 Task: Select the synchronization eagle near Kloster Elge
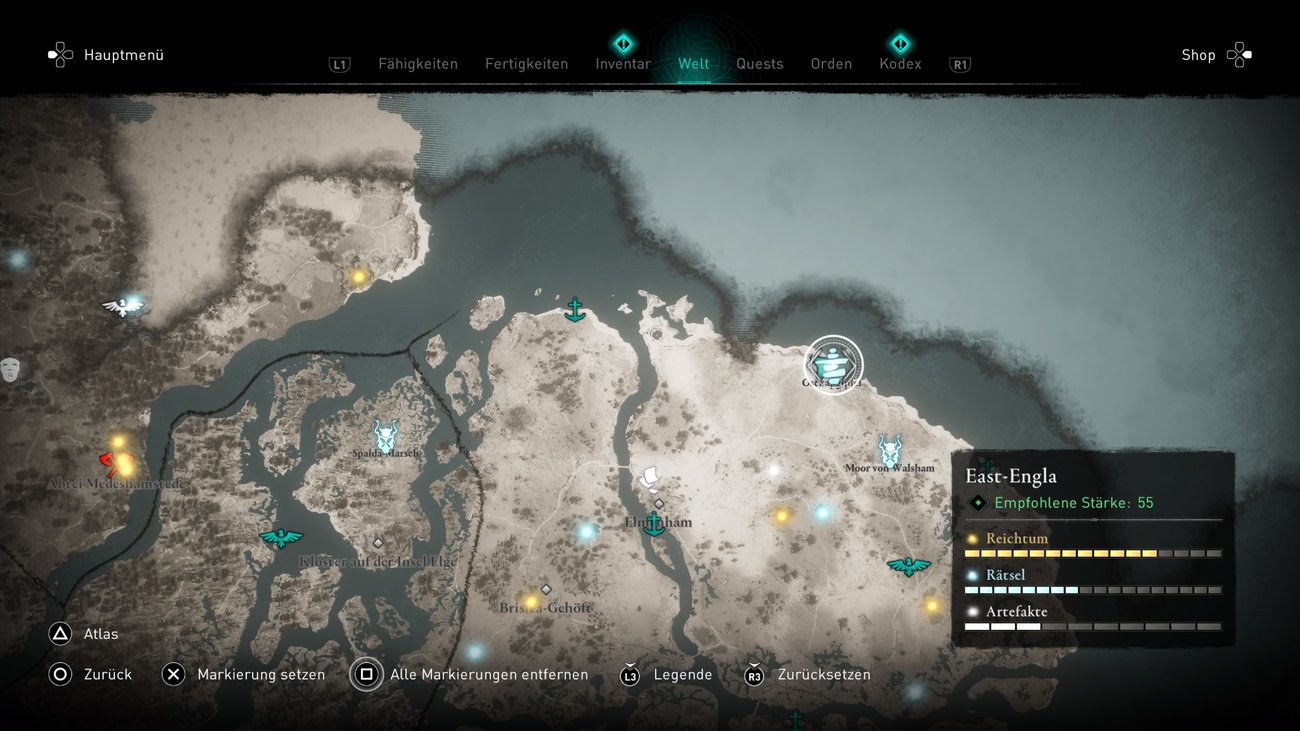[x=281, y=538]
